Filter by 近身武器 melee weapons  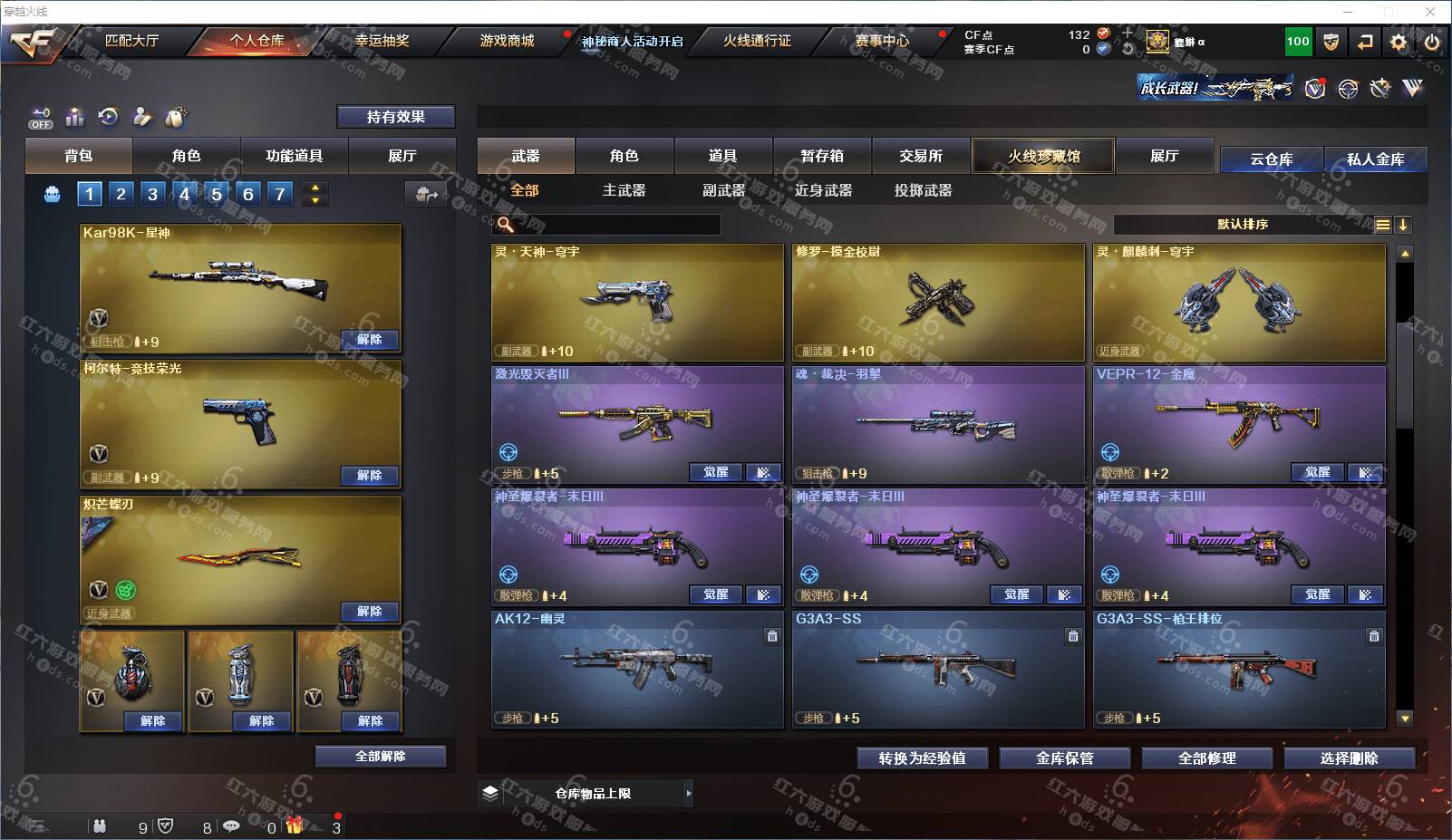[x=823, y=190]
